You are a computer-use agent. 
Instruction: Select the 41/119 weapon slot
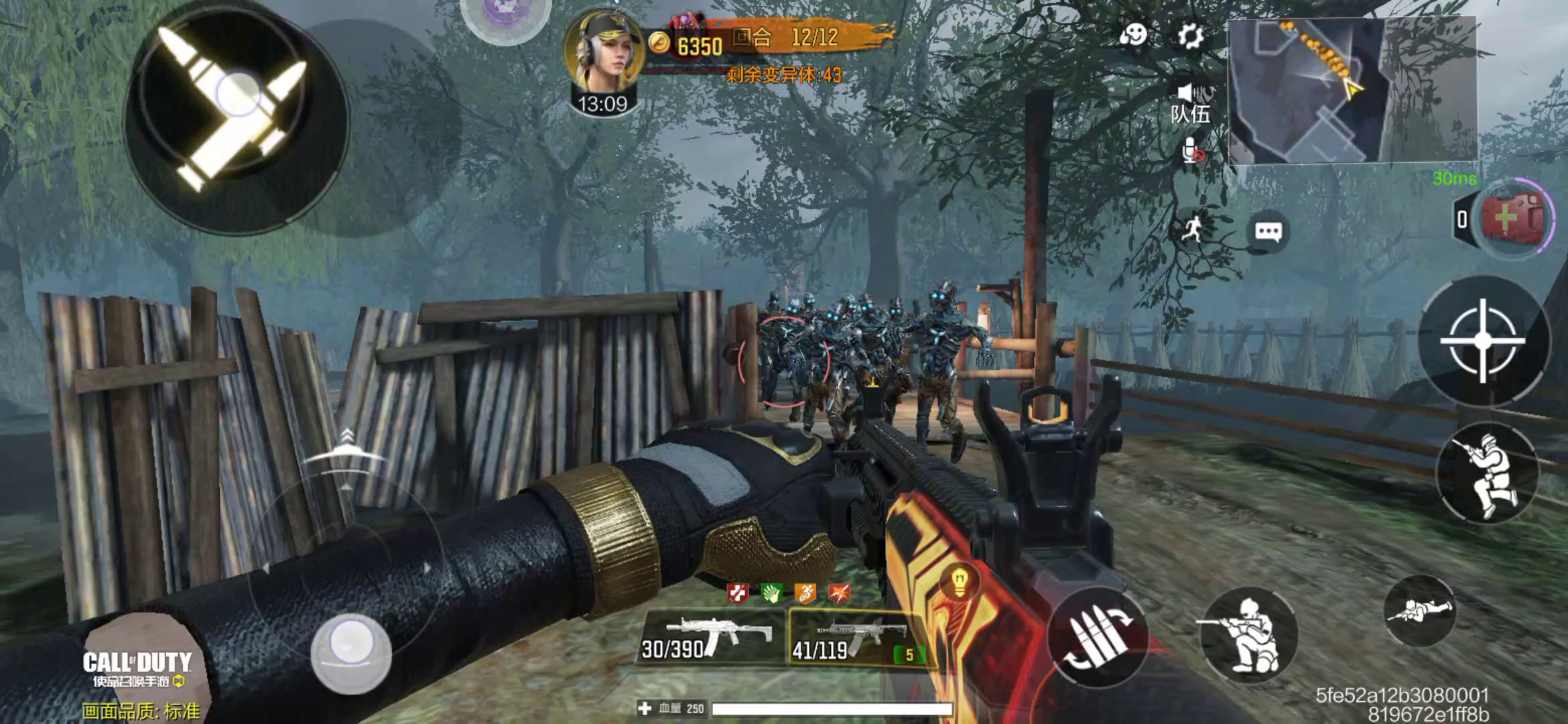[x=854, y=638]
